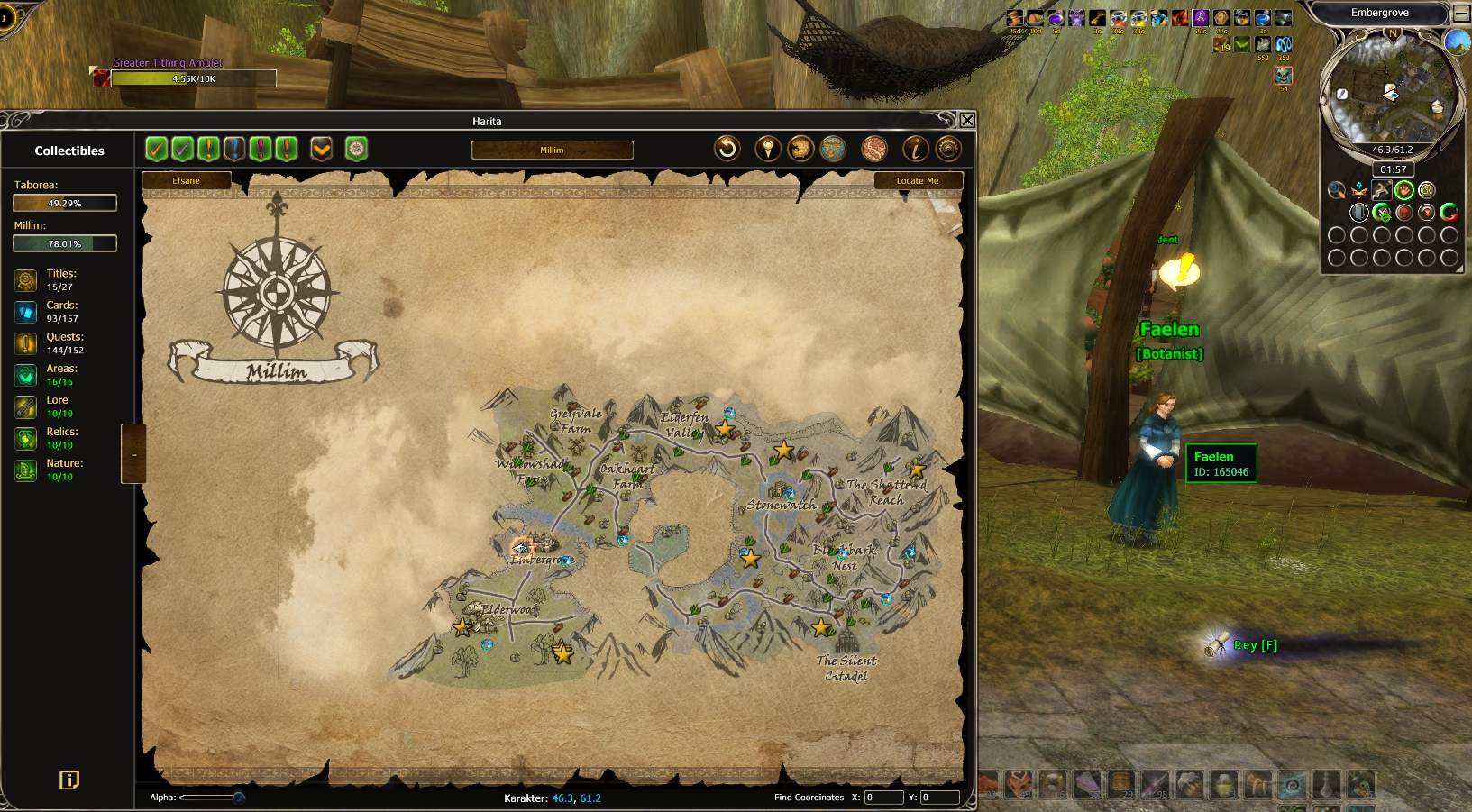Adjust the Alpha transparency slider

pyautogui.click(x=238, y=798)
